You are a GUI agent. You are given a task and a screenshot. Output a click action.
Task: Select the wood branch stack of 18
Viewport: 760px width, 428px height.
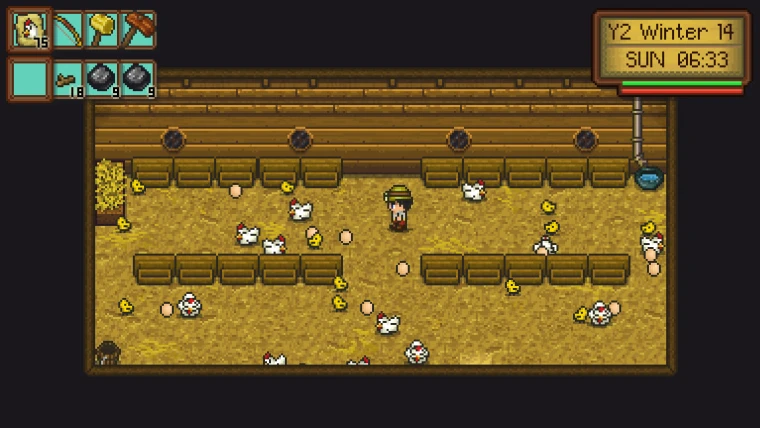pos(67,78)
